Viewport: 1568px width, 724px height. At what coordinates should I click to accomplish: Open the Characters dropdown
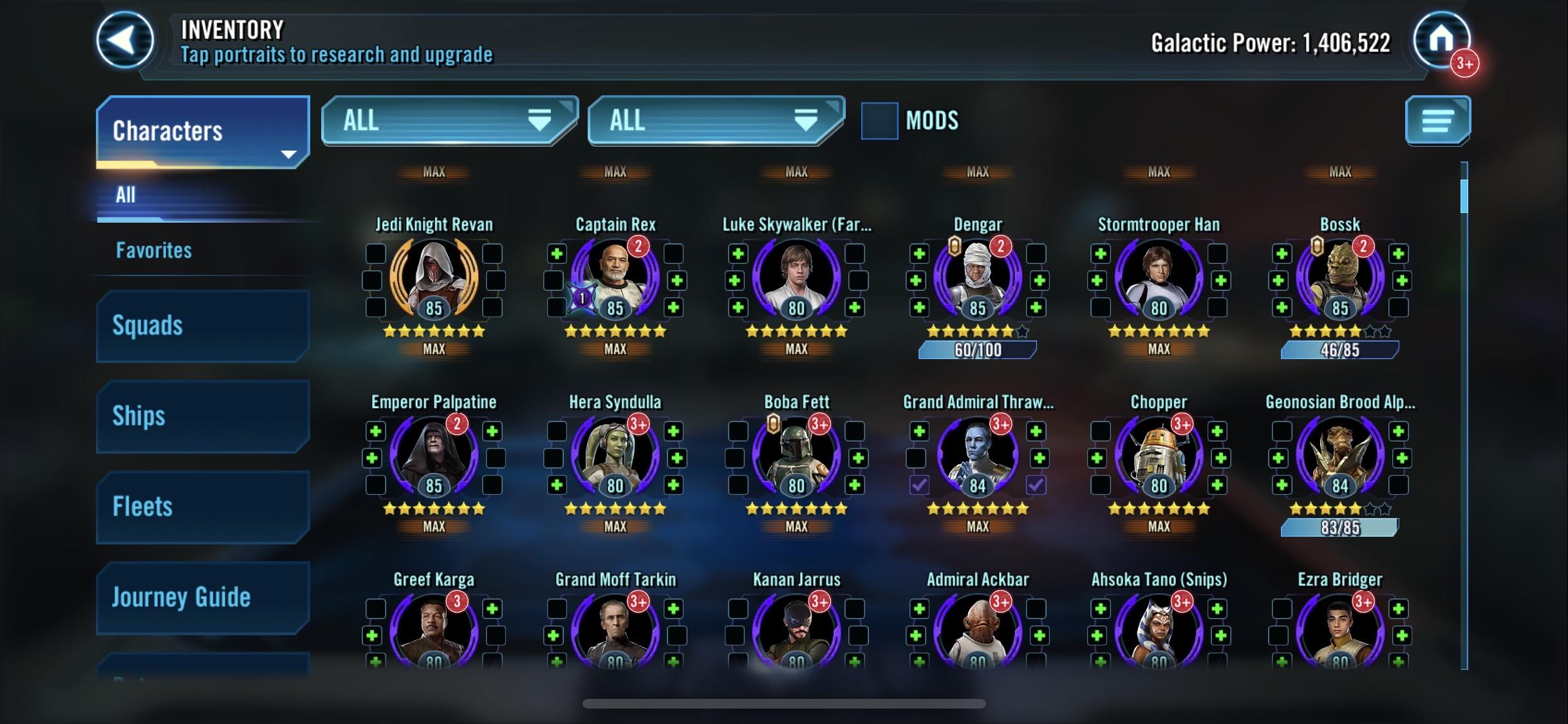[x=202, y=131]
